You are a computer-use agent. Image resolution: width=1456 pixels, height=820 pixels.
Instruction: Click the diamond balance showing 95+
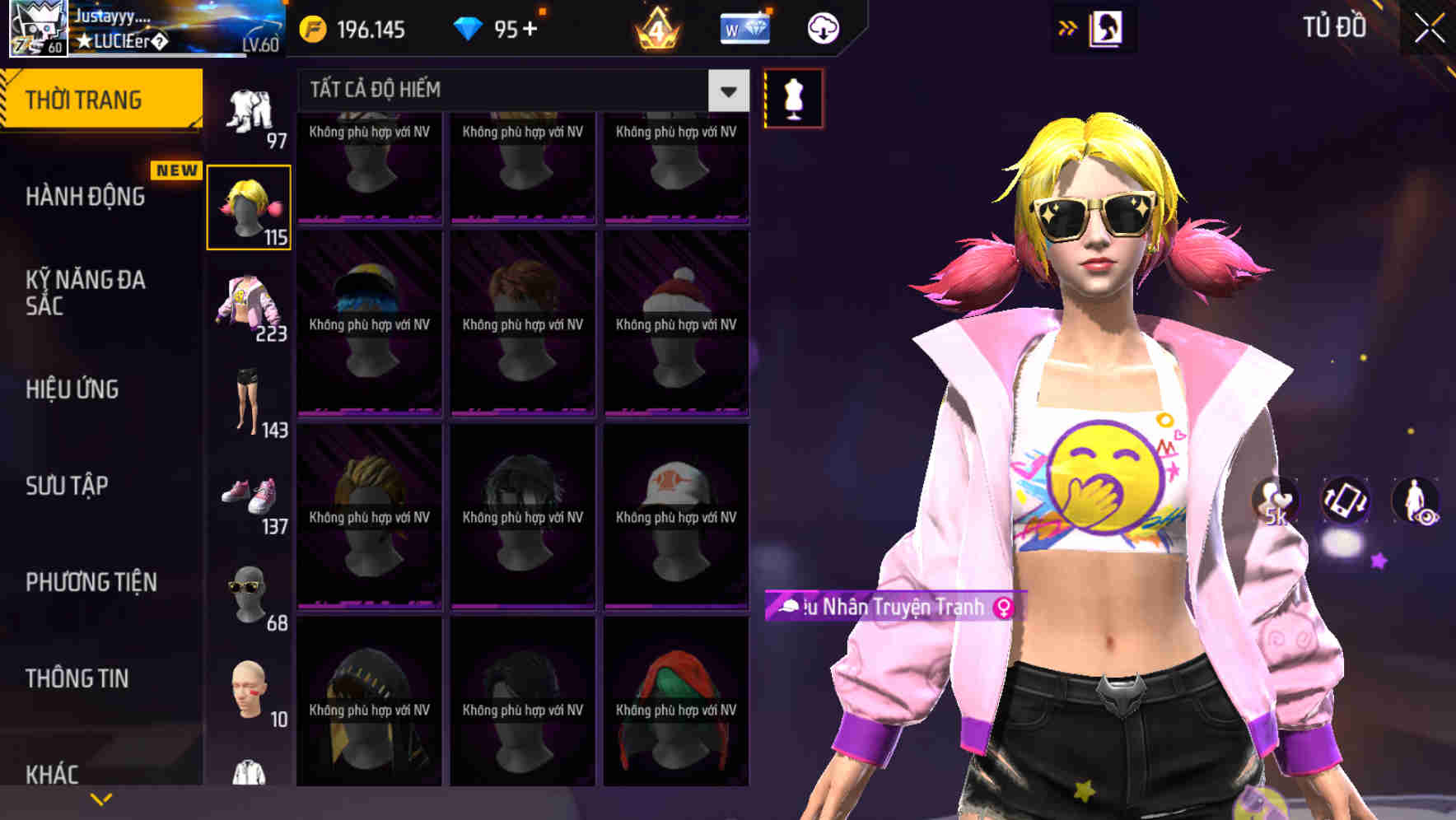pyautogui.click(x=498, y=27)
